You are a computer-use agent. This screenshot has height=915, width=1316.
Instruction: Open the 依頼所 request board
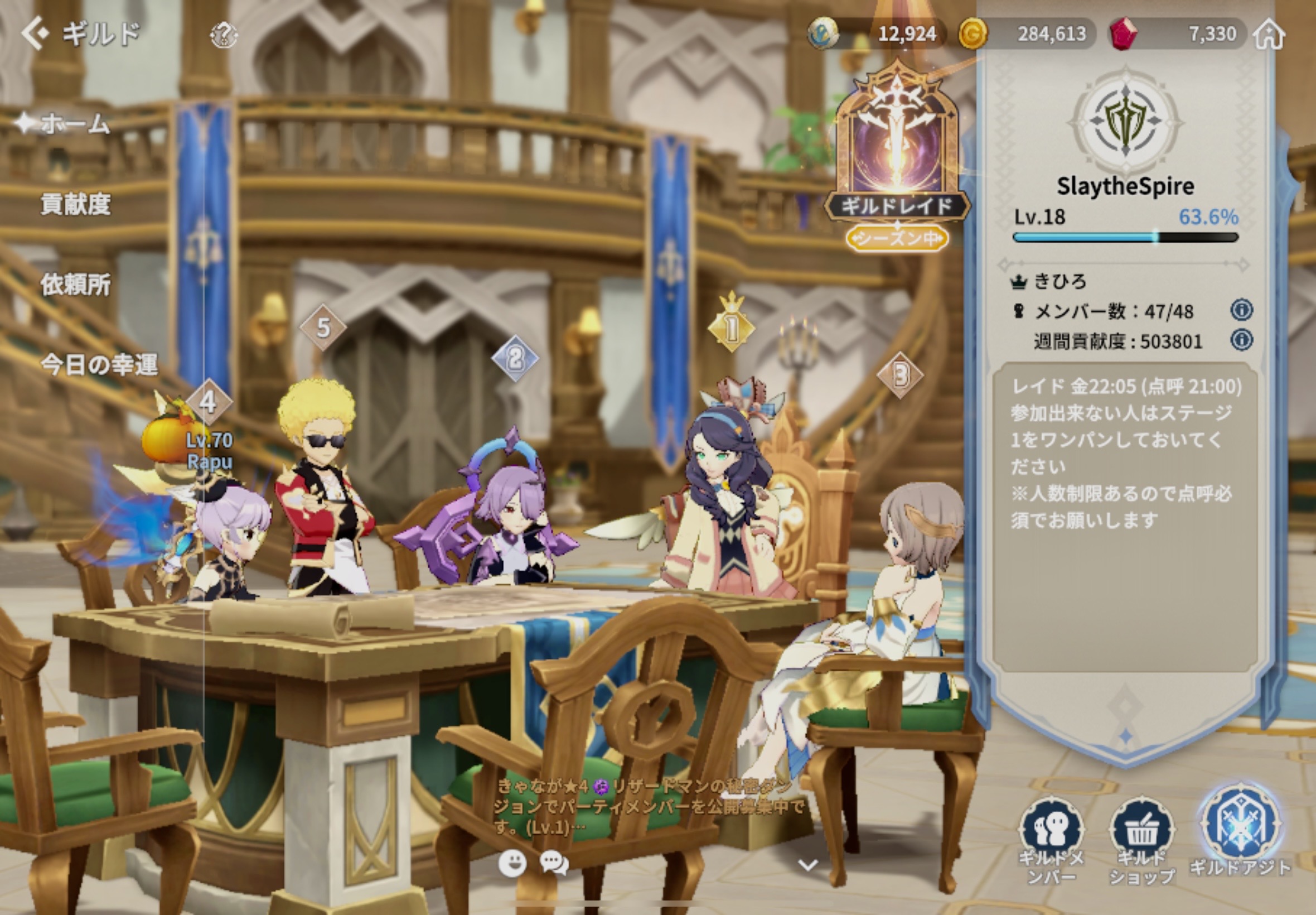75,285
